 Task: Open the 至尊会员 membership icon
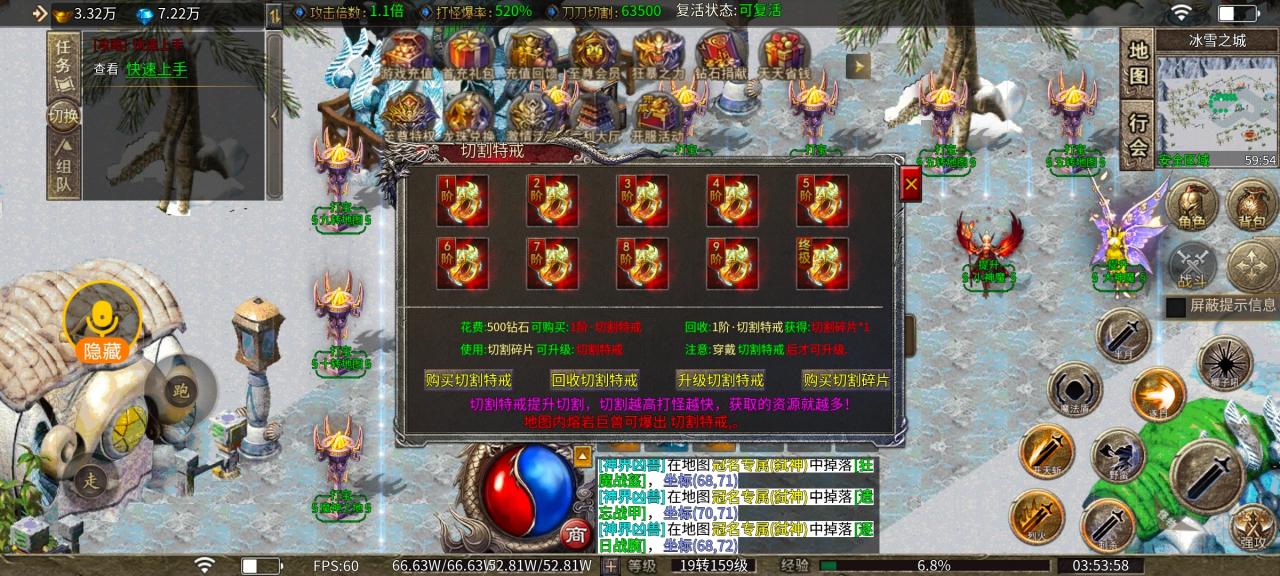(595, 56)
